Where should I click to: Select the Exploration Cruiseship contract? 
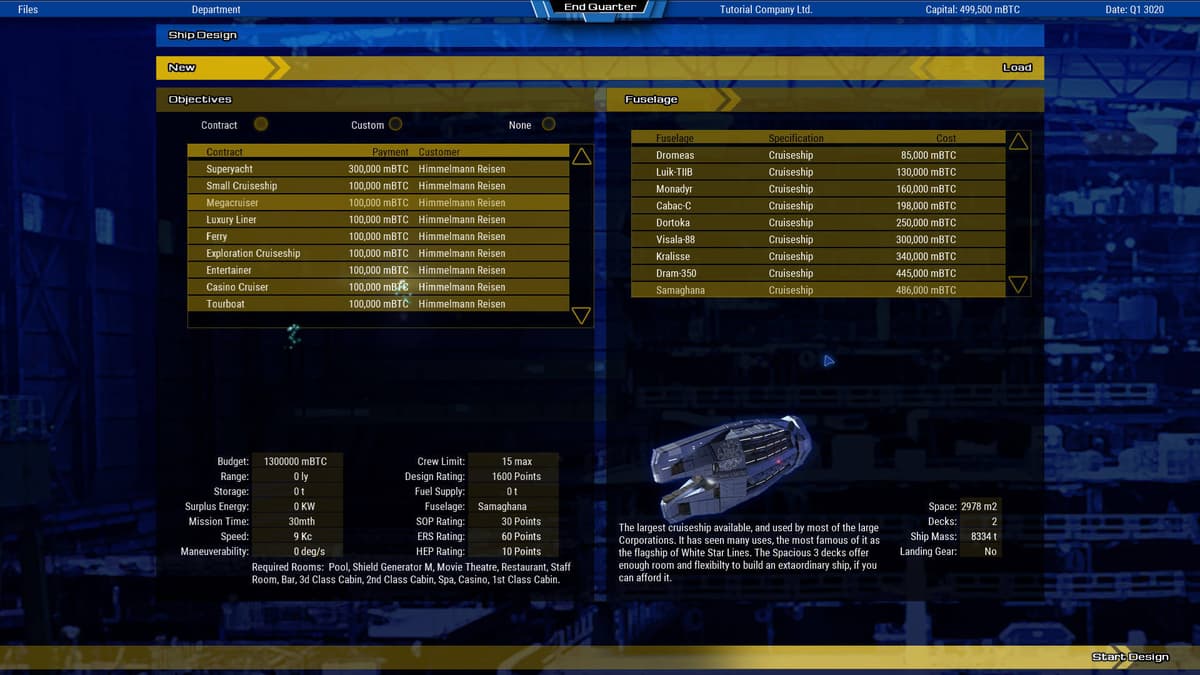coord(378,253)
